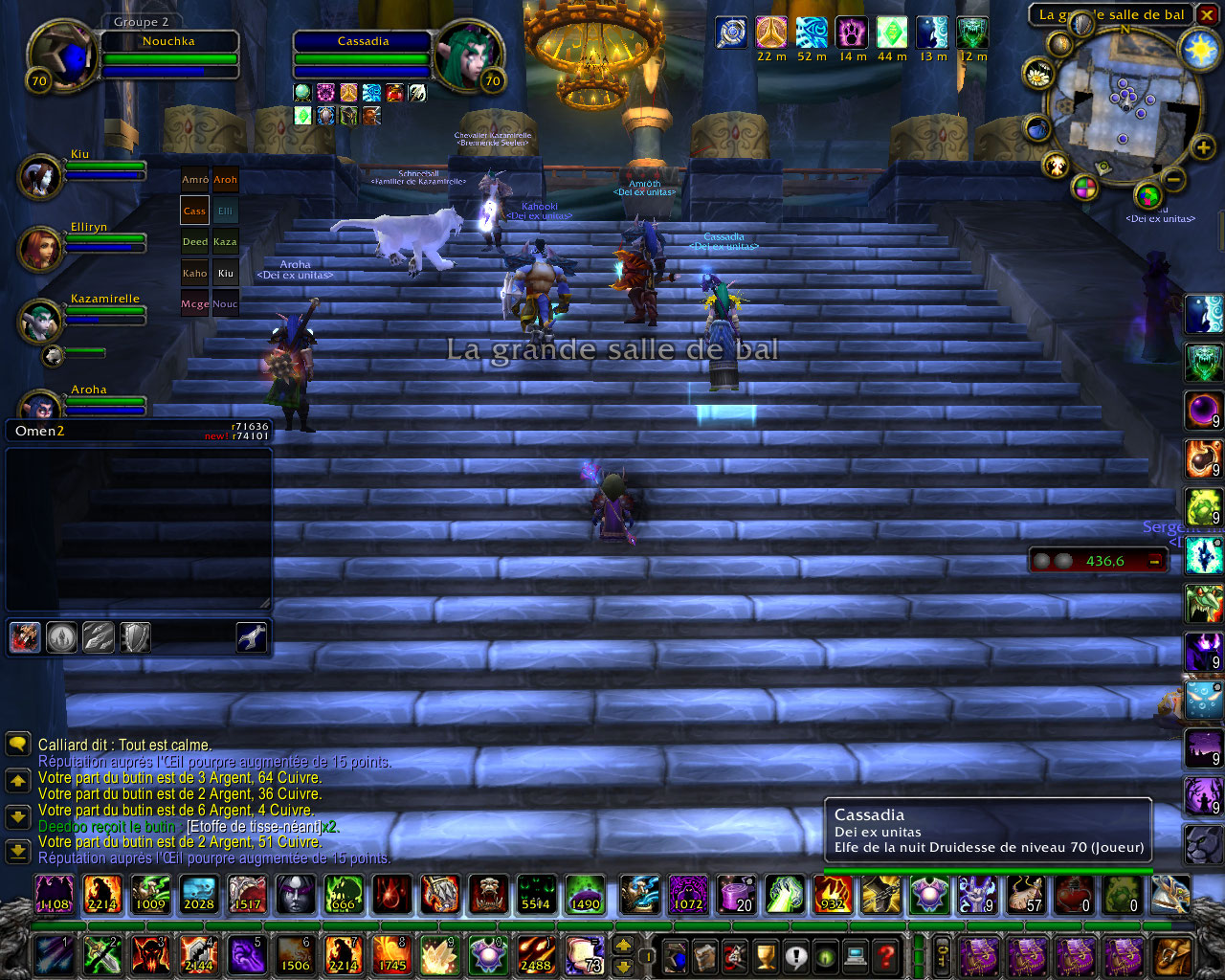This screenshot has width=1225, height=980.
Task: Zoom in the minimap with the plus button
Action: 1203,146
